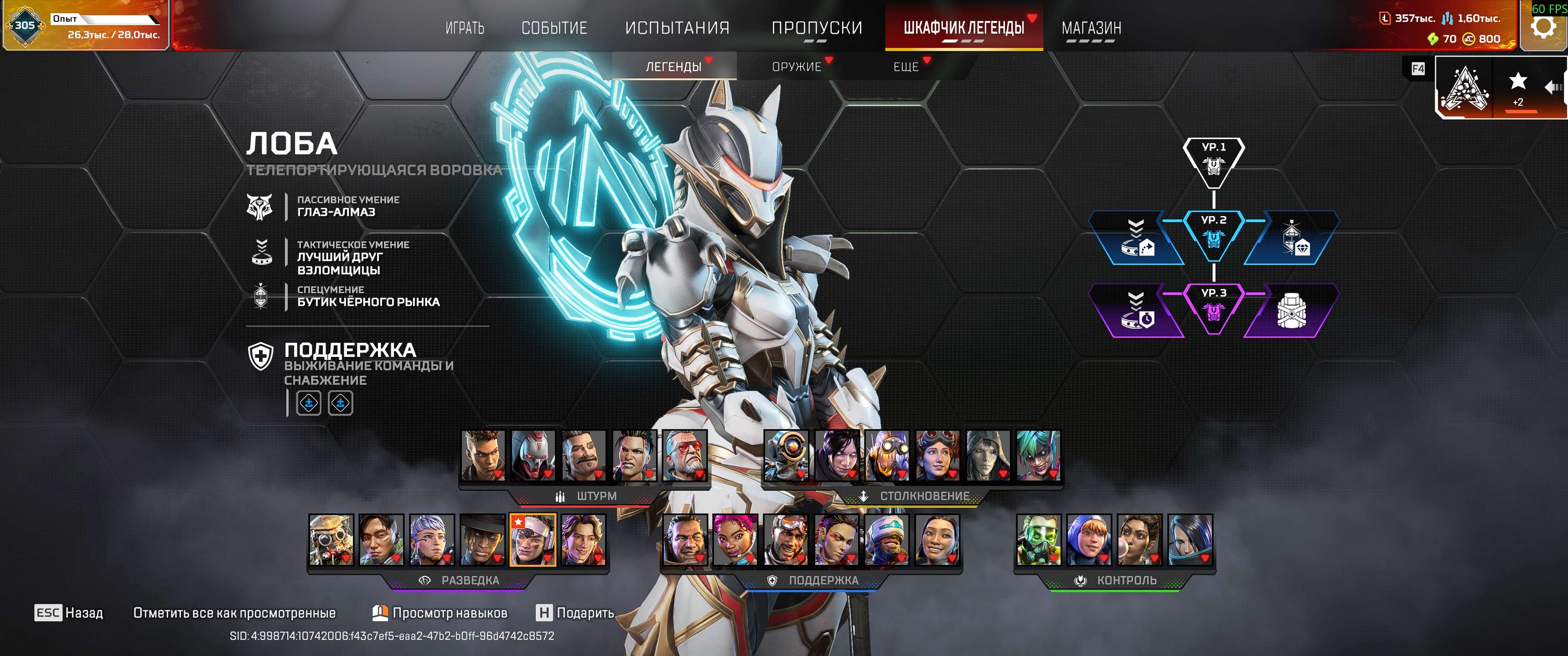Choose the red-helmet legend portrait in ШТУРМ
This screenshot has height=656, width=1568.
coord(533,455)
